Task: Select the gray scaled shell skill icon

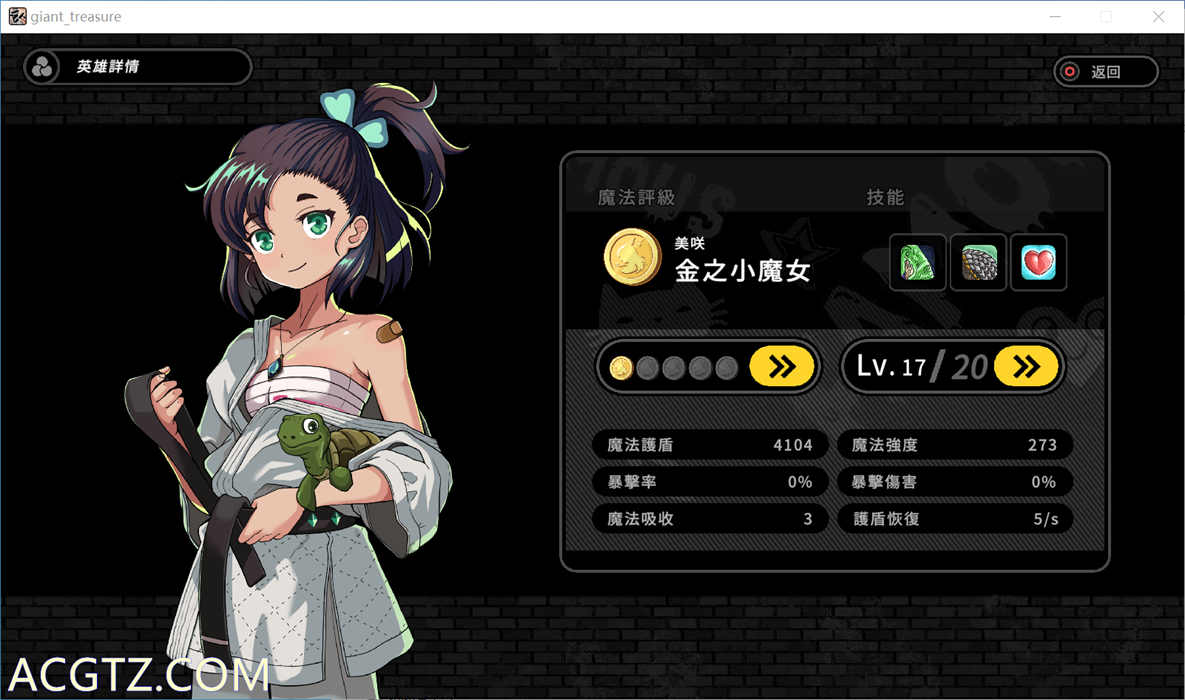Action: click(978, 262)
